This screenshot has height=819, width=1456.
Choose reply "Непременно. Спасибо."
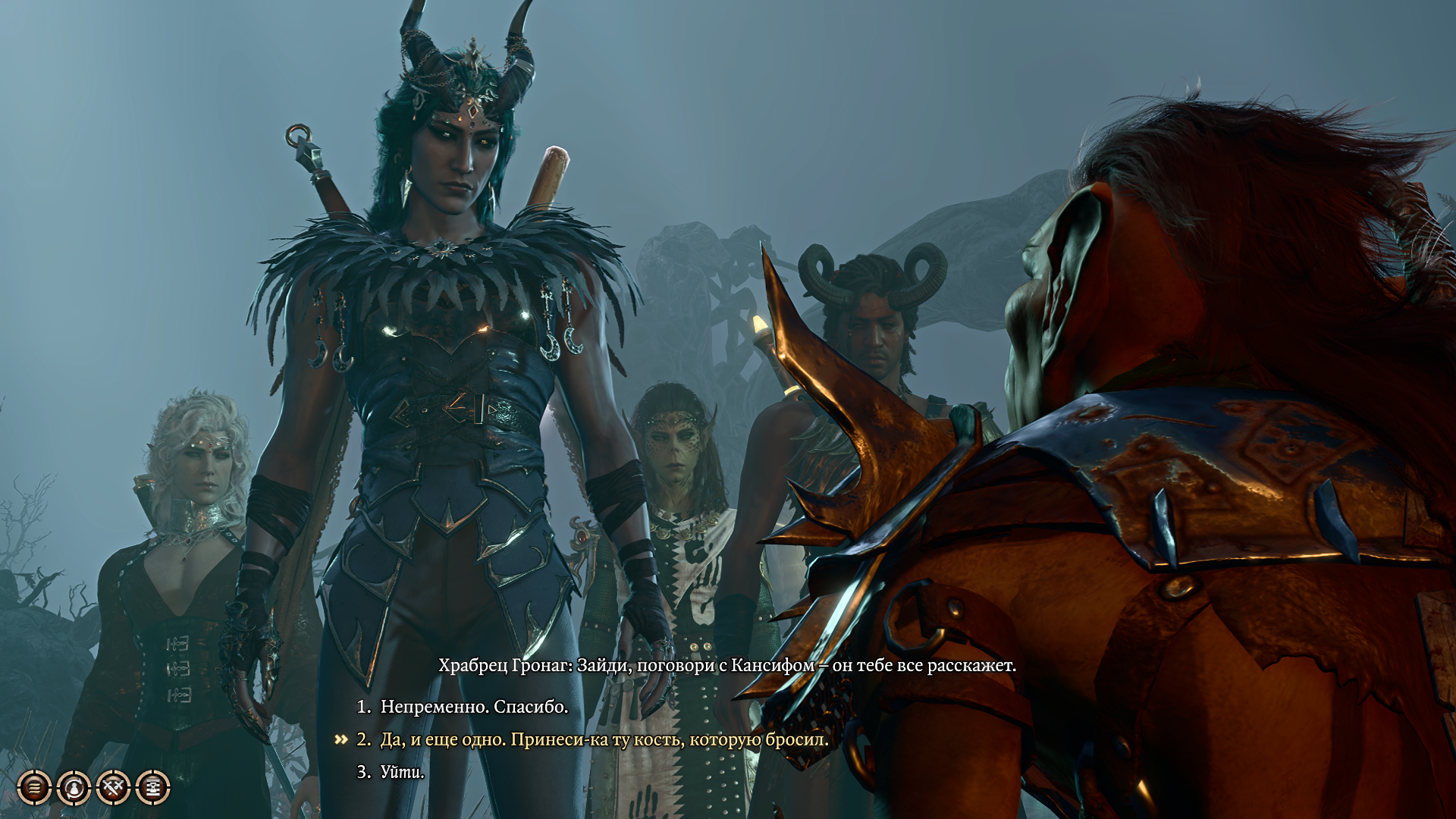(474, 707)
